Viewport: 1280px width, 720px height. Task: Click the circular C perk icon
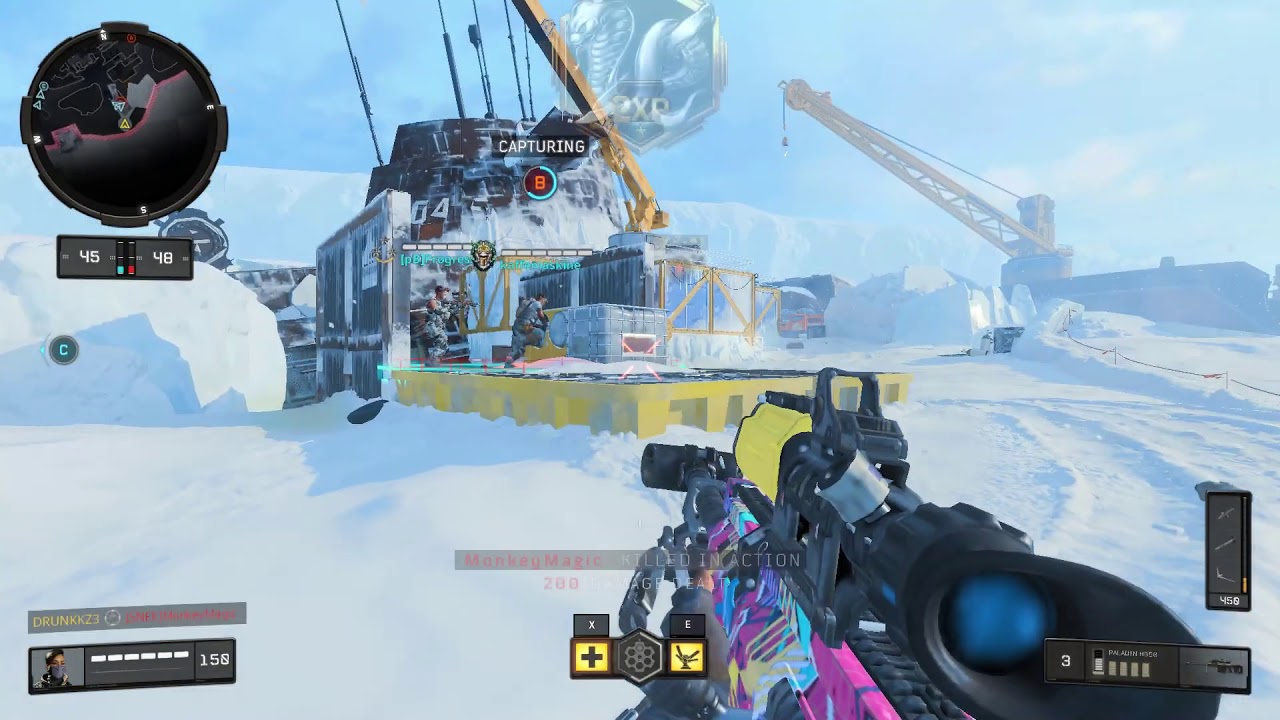[62, 352]
